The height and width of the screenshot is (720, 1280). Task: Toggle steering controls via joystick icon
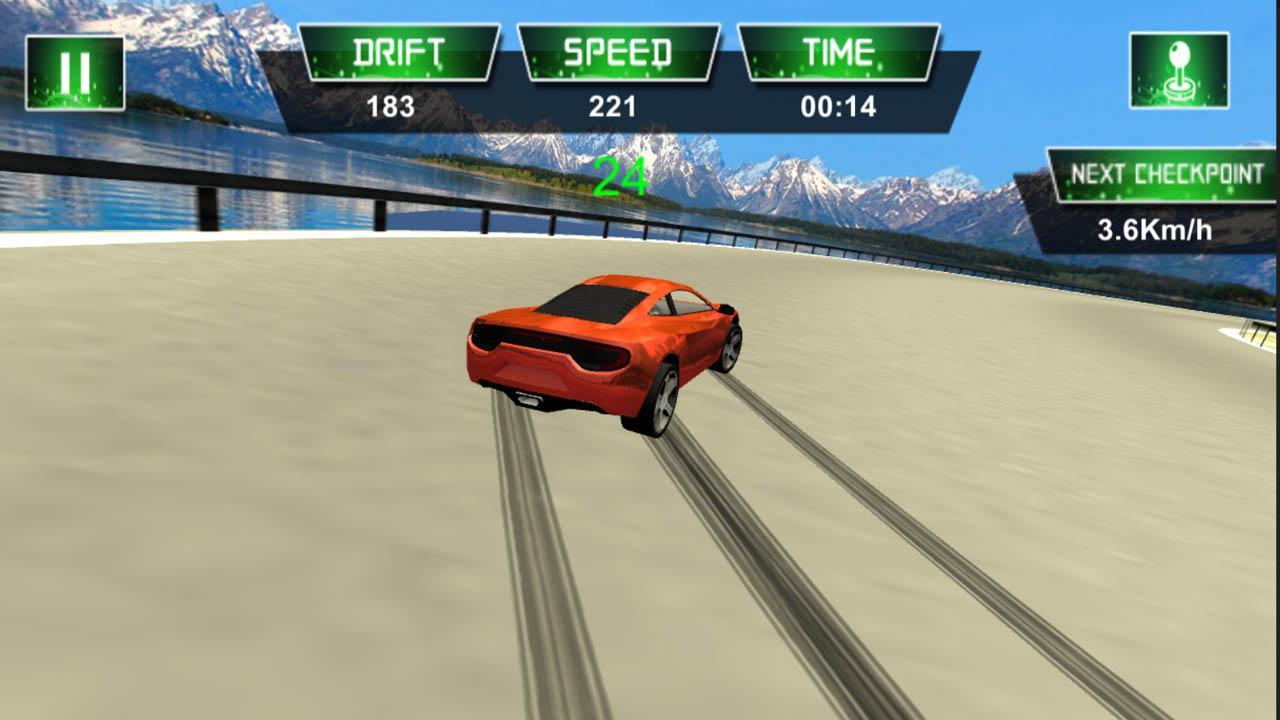click(1180, 68)
